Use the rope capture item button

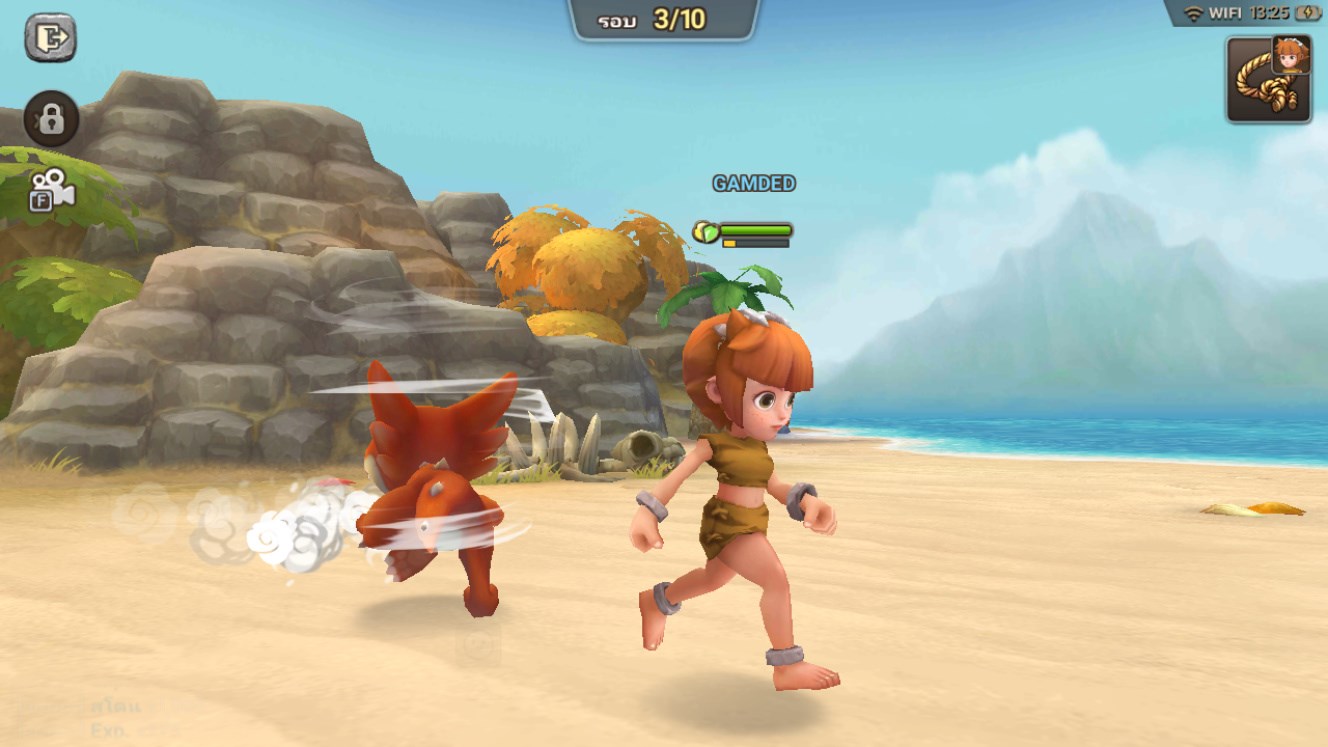tap(1268, 80)
